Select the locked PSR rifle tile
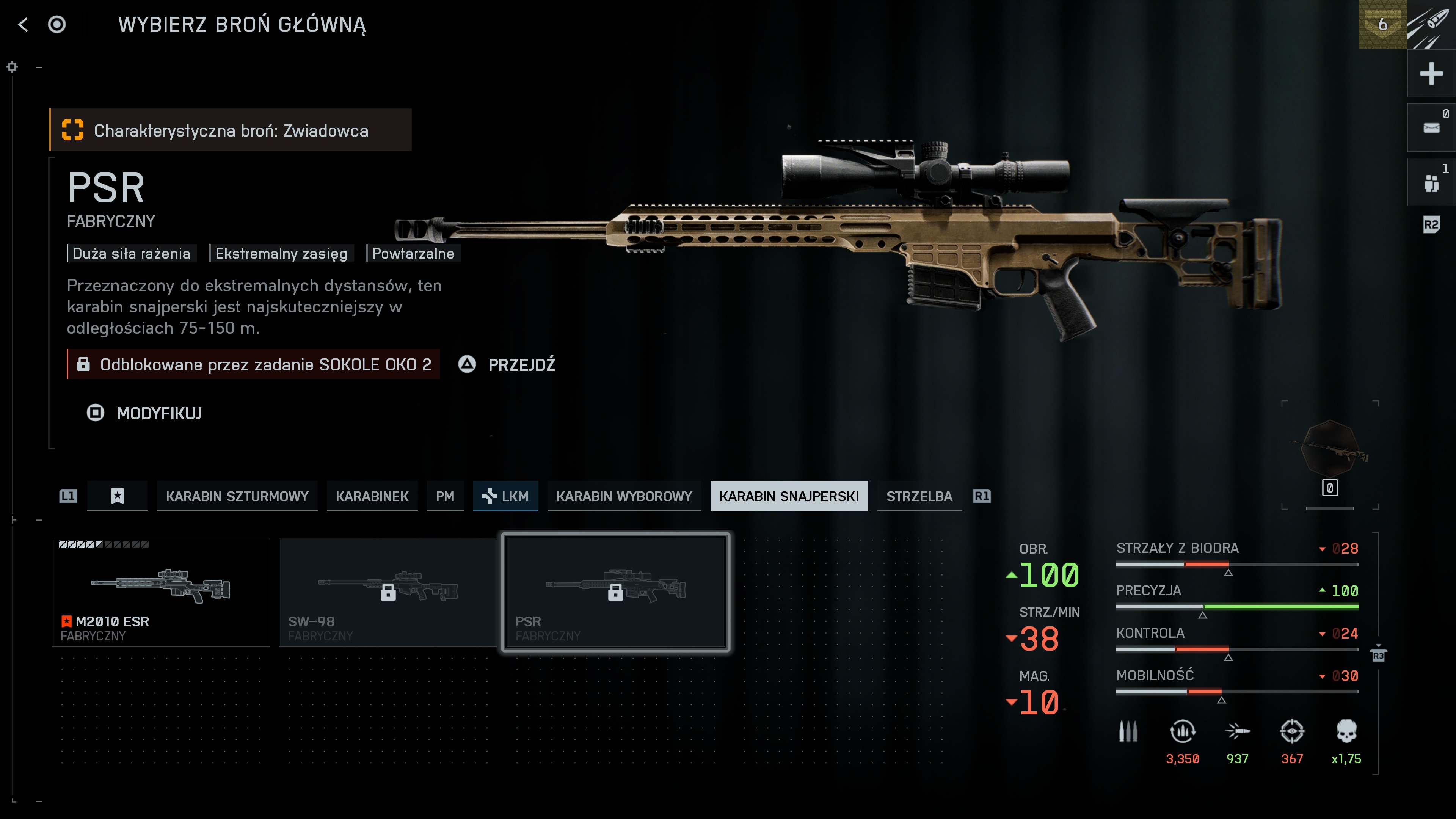This screenshot has height=819, width=1456. (x=615, y=592)
